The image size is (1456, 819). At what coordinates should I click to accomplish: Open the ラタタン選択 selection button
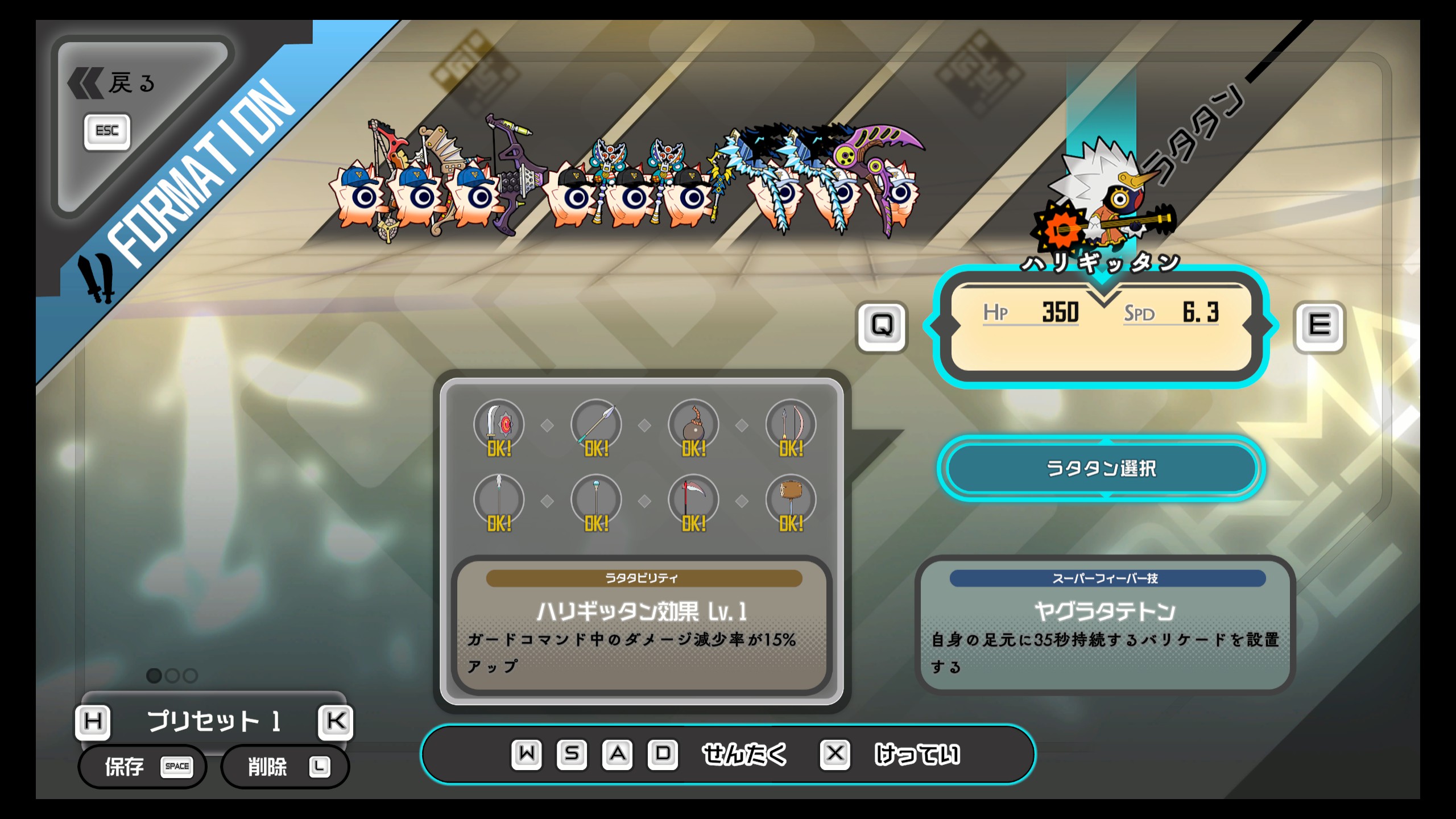pyautogui.click(x=1101, y=469)
